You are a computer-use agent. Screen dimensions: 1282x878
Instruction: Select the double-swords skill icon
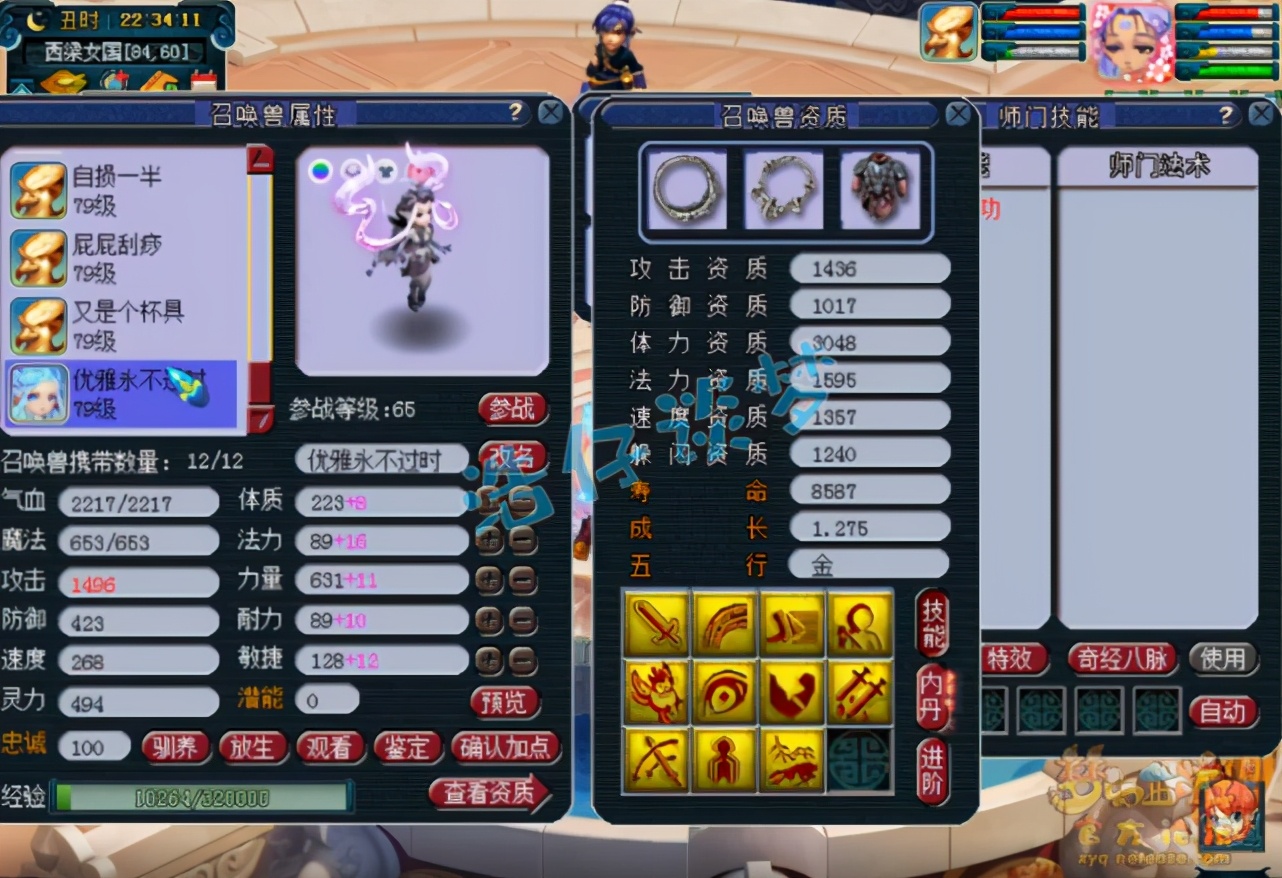click(x=860, y=690)
